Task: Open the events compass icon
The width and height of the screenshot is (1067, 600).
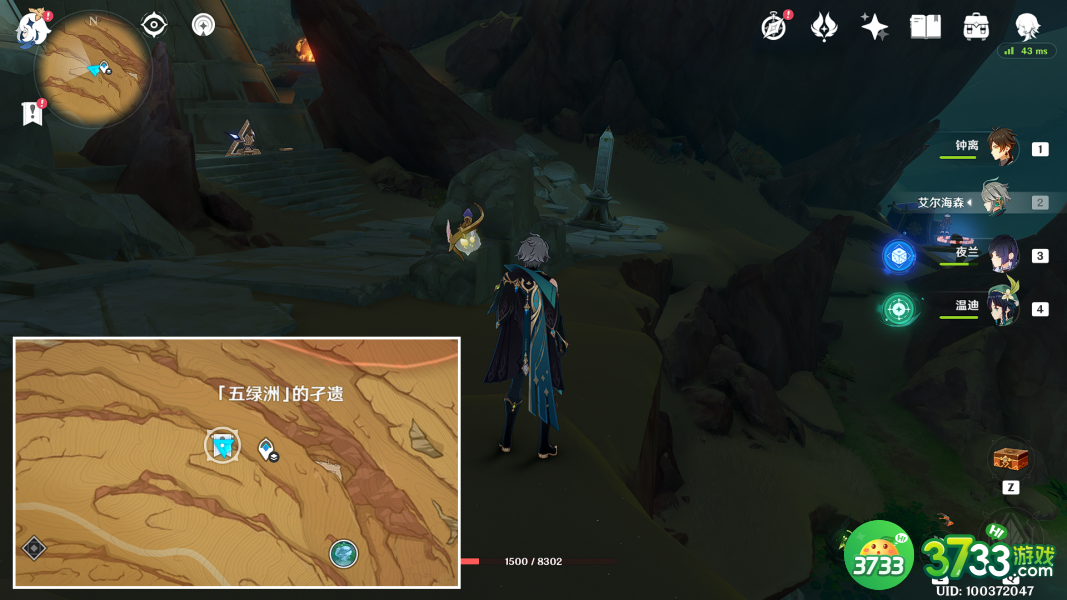Action: (773, 27)
